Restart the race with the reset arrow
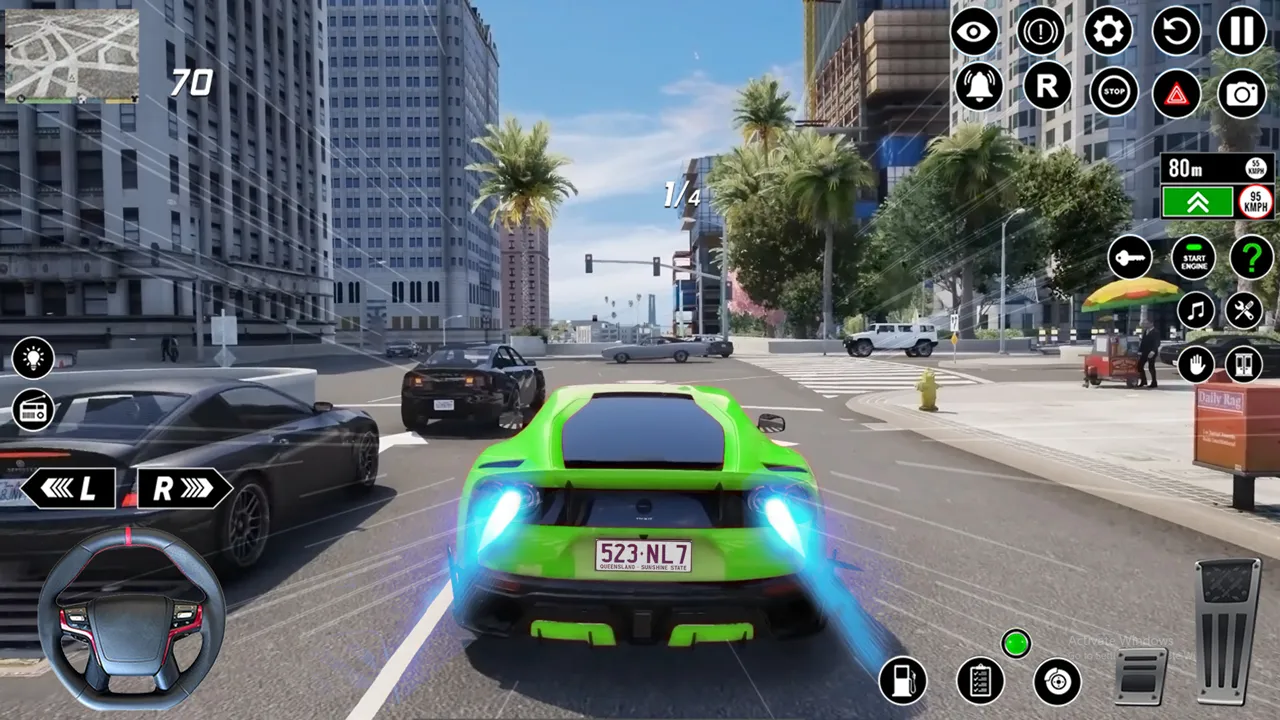This screenshot has height=720, width=1280. (x=1176, y=33)
